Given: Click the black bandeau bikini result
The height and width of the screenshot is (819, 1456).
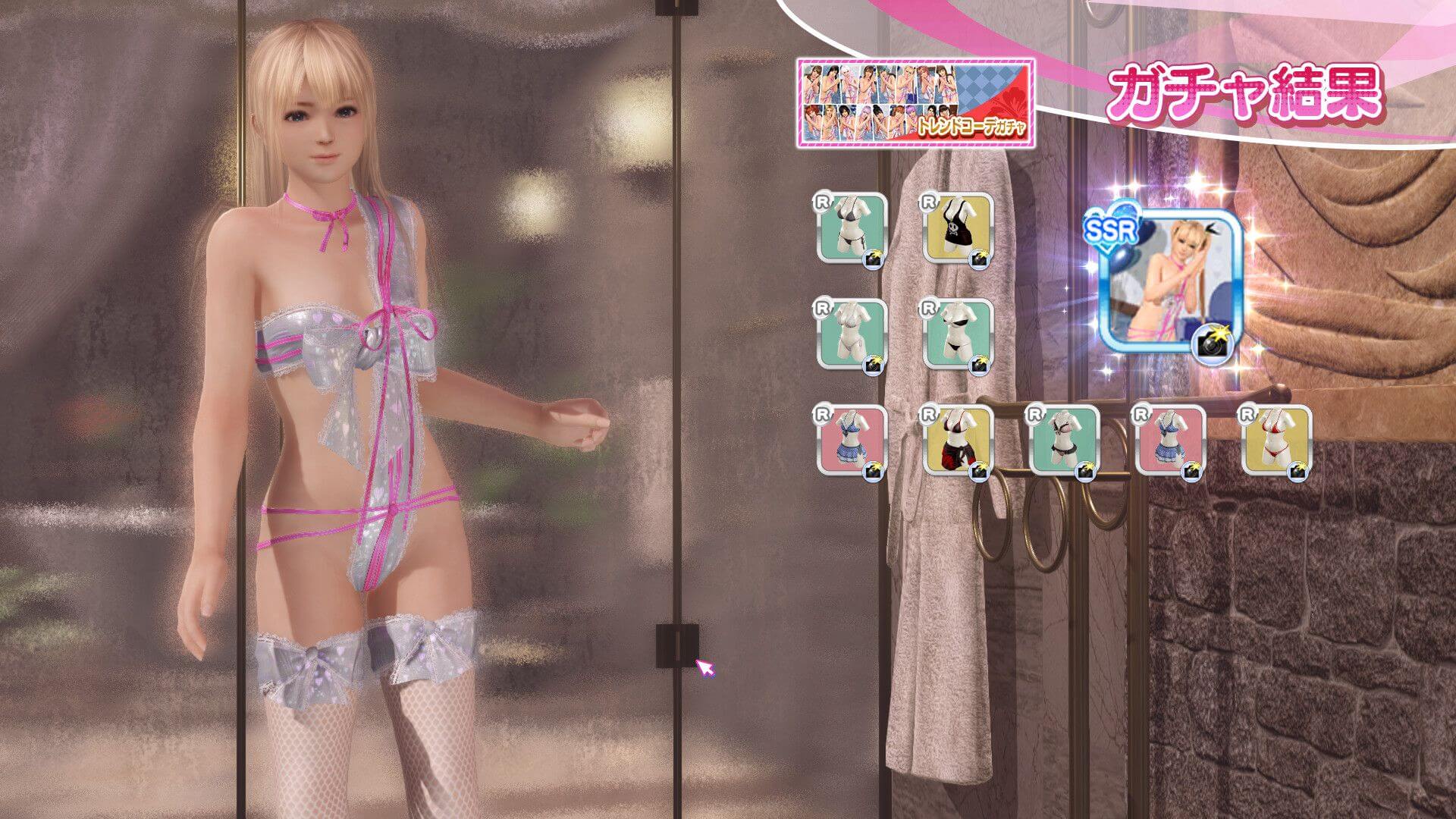Looking at the screenshot, I should click(958, 335).
